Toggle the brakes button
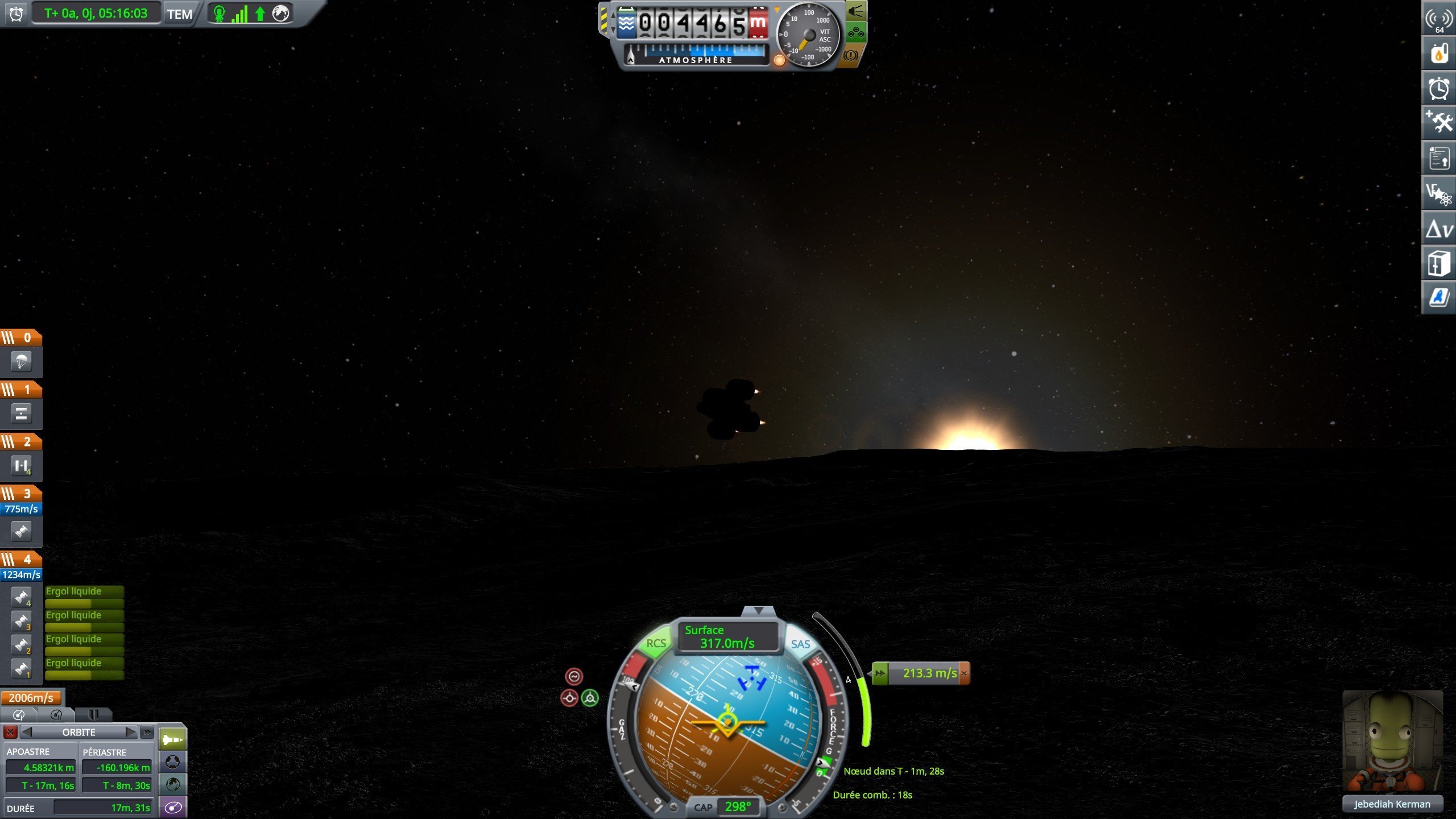The image size is (1456, 819). click(x=851, y=55)
